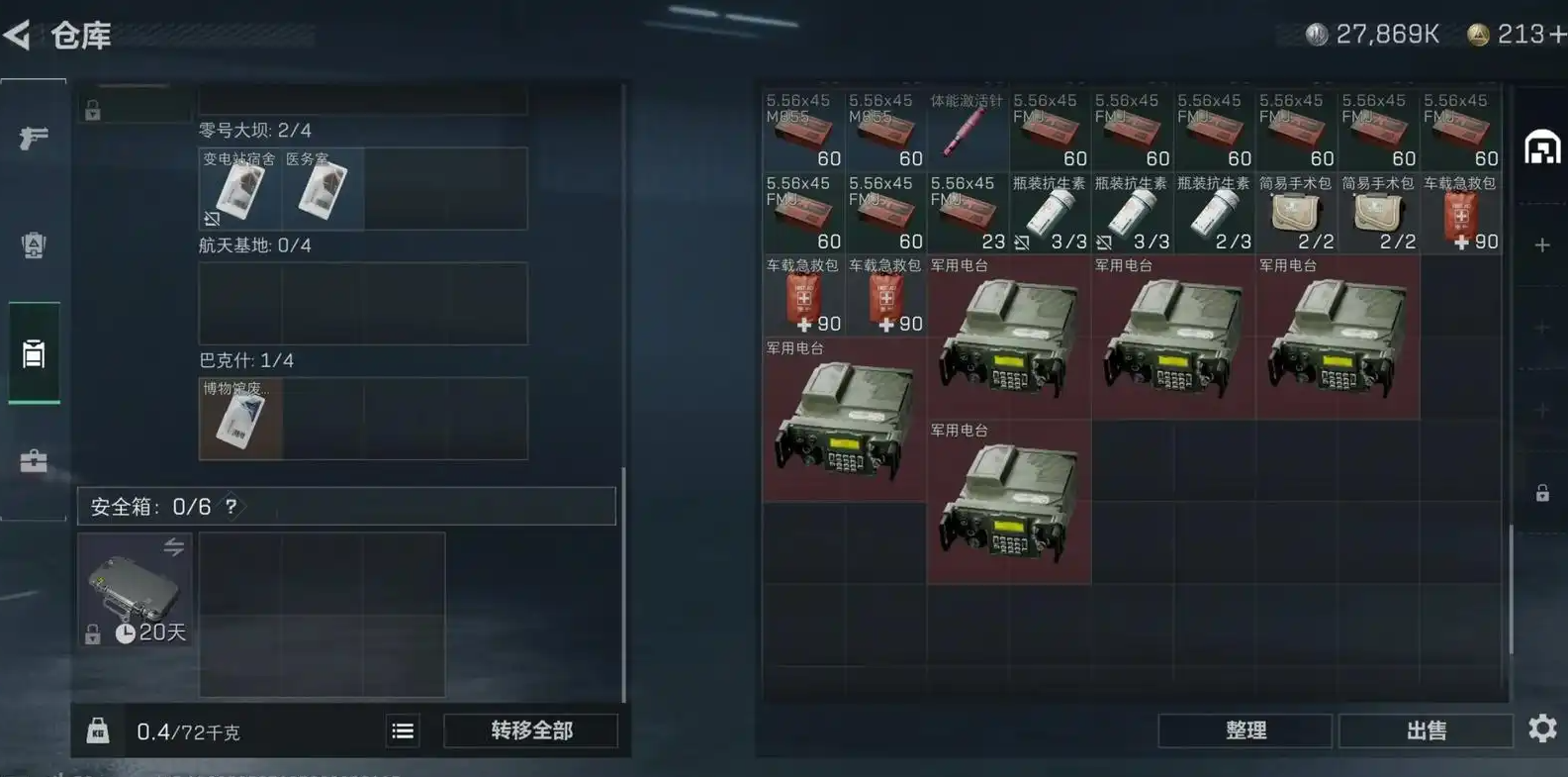Tap the 转移全部 button

531,730
